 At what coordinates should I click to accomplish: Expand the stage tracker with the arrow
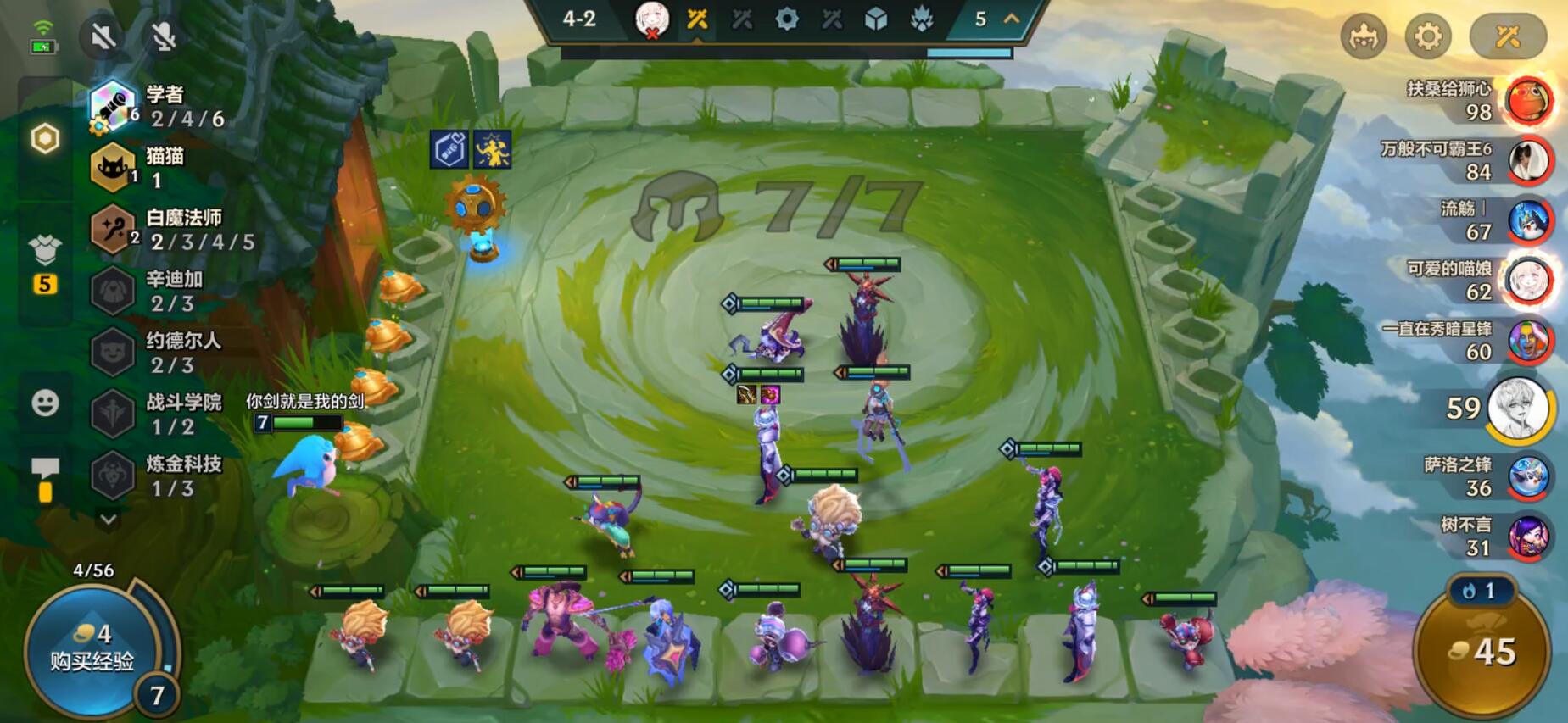pyautogui.click(x=1012, y=19)
